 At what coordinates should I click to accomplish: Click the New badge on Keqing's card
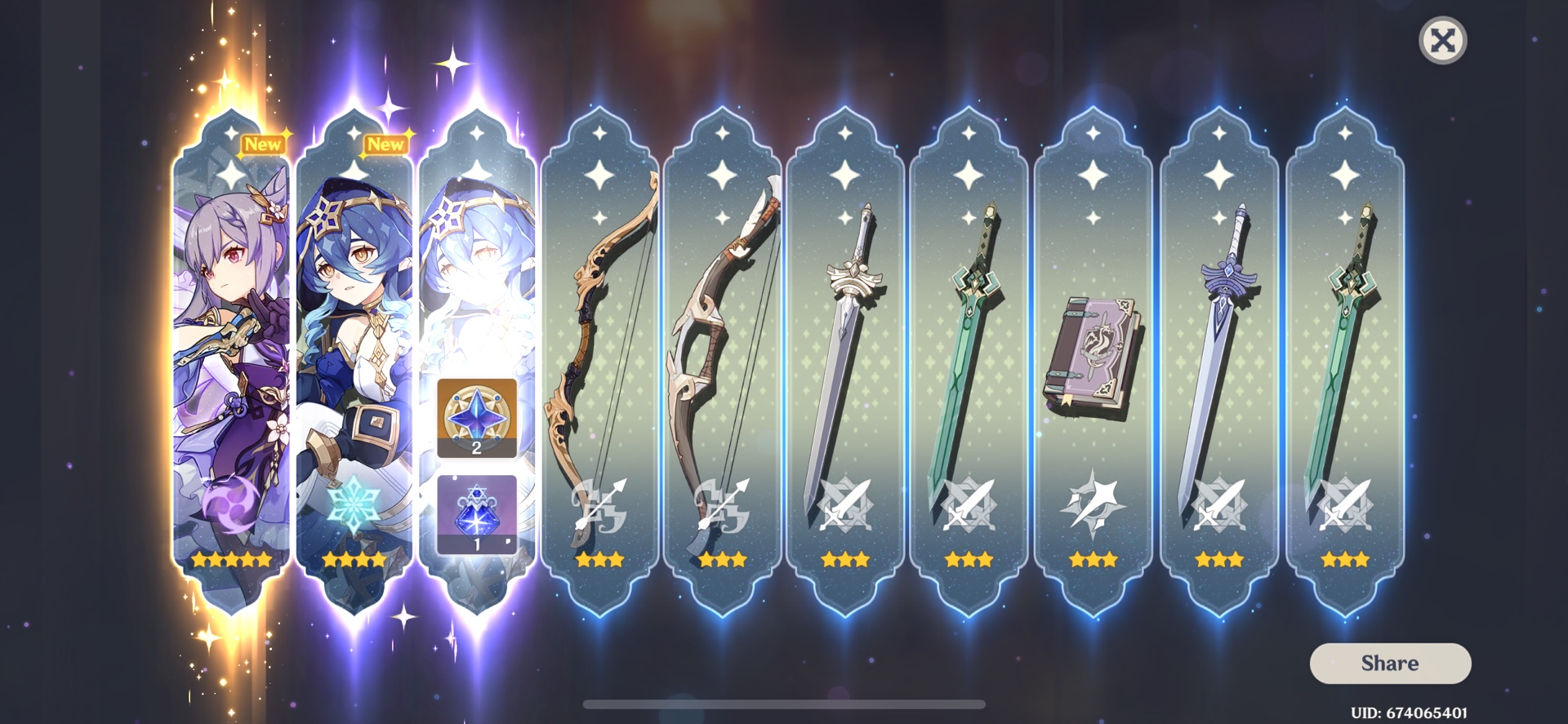(265, 144)
